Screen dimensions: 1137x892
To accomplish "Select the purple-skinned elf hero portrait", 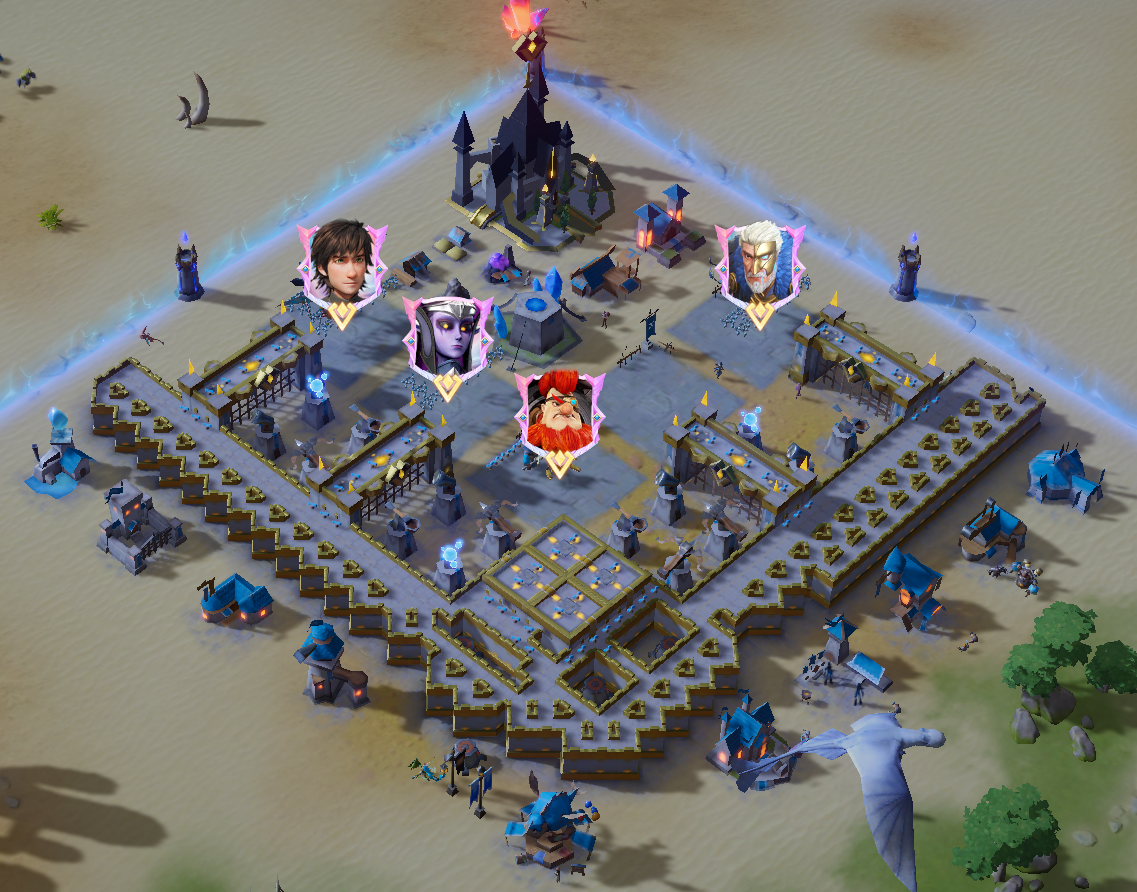I will click(x=447, y=335).
